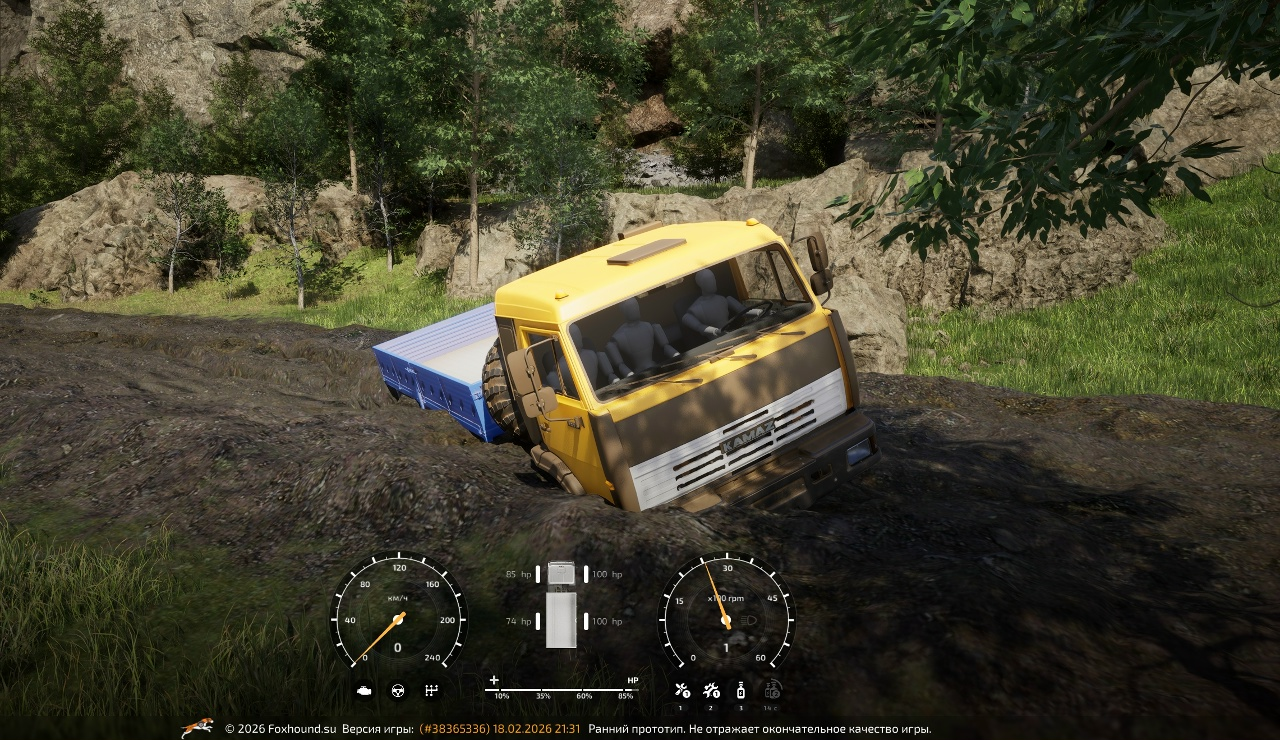Click the engine status icon

tap(365, 690)
